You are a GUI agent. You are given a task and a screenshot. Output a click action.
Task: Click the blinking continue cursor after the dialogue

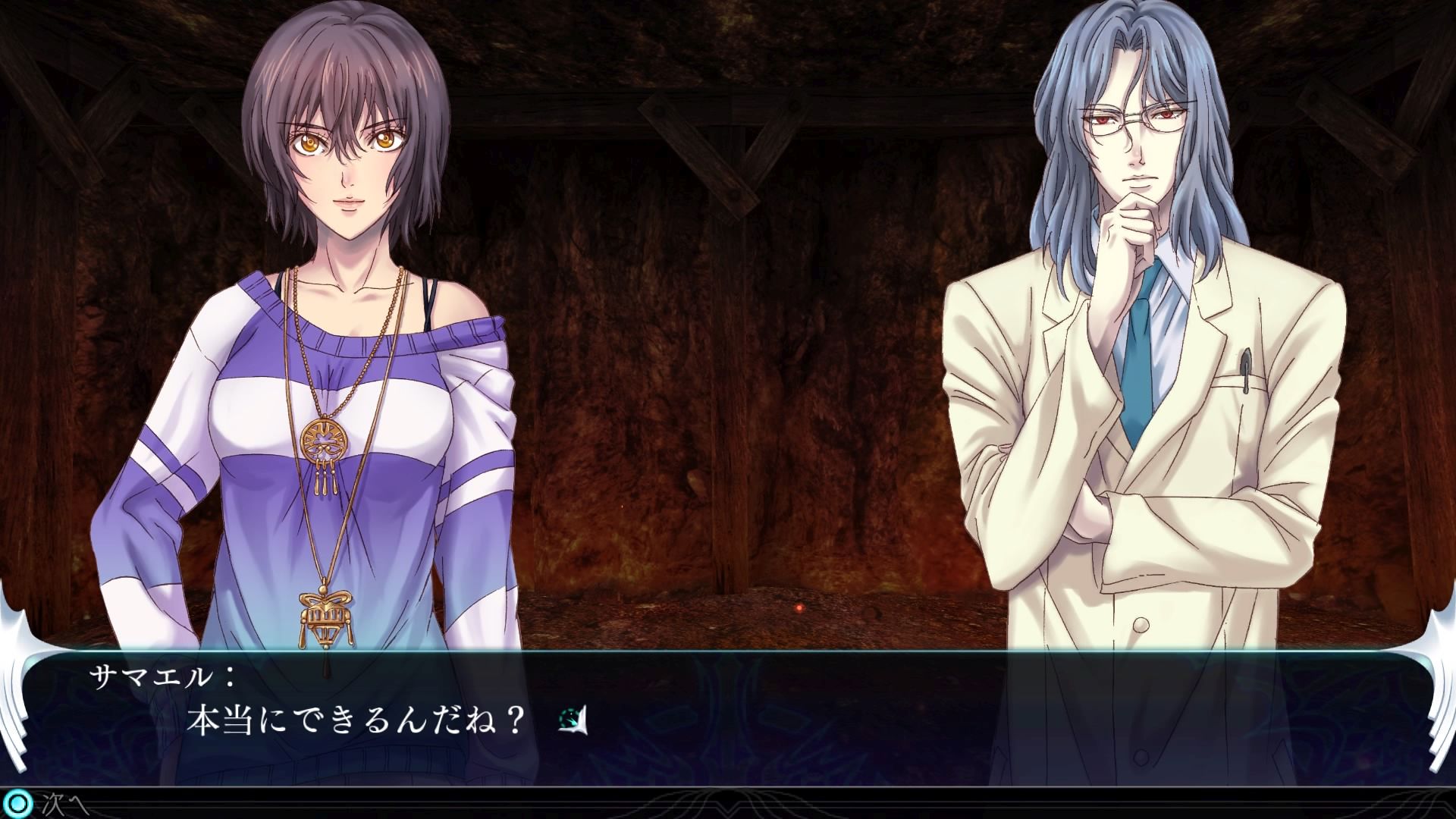click(574, 720)
